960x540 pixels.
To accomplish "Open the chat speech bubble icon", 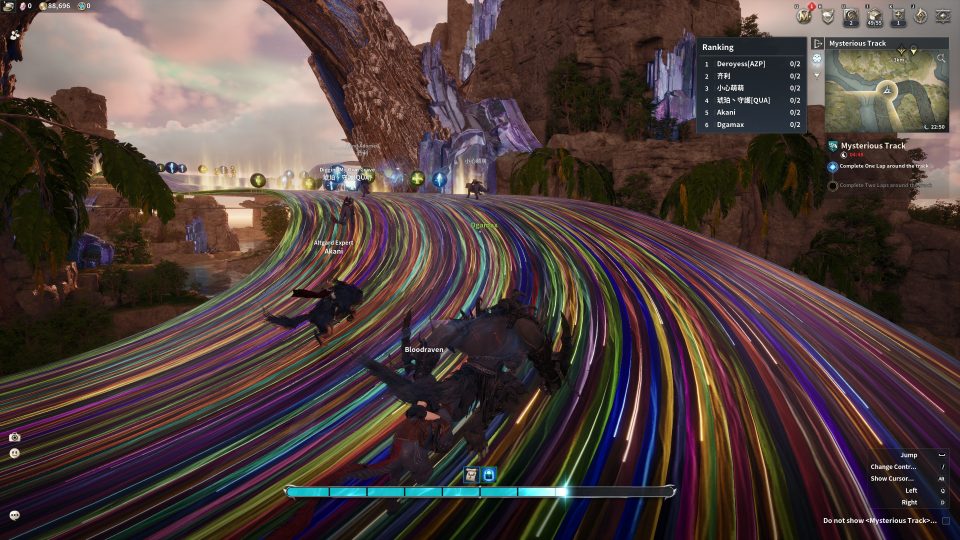I will 14,515.
